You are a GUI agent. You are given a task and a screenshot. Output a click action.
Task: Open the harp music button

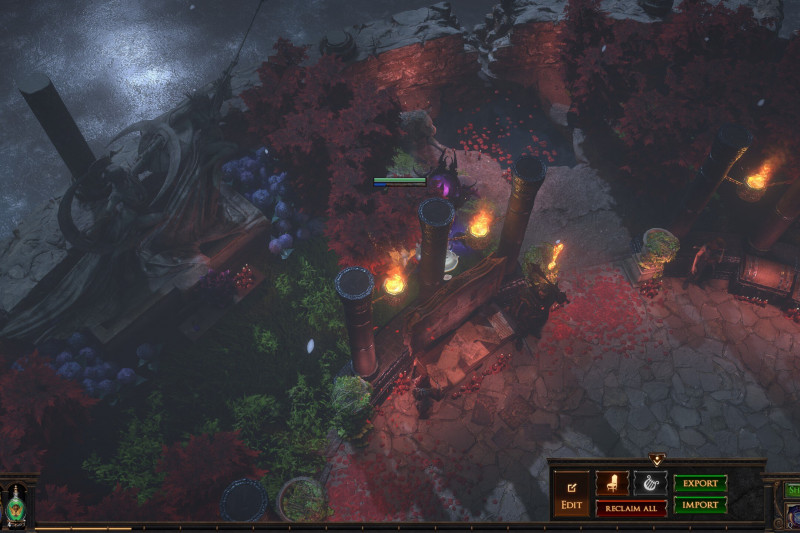coord(650,483)
